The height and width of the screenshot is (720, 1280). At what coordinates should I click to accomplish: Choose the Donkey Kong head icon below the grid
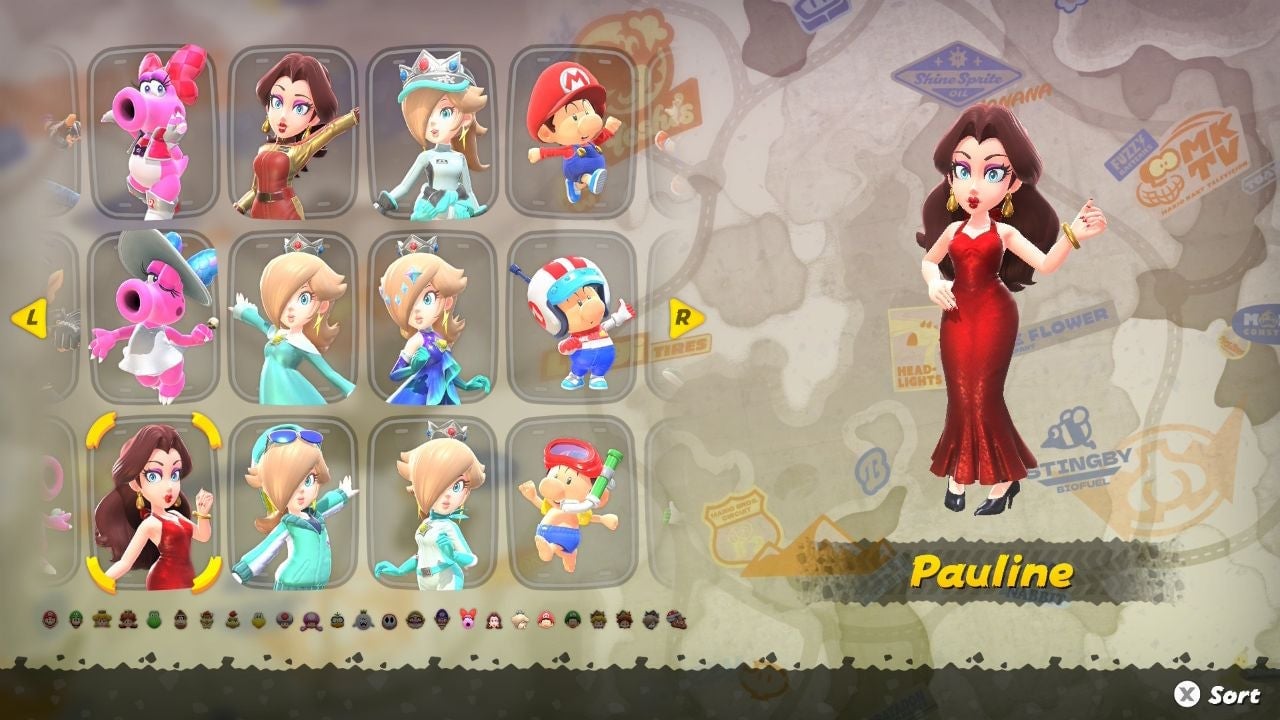[178, 618]
